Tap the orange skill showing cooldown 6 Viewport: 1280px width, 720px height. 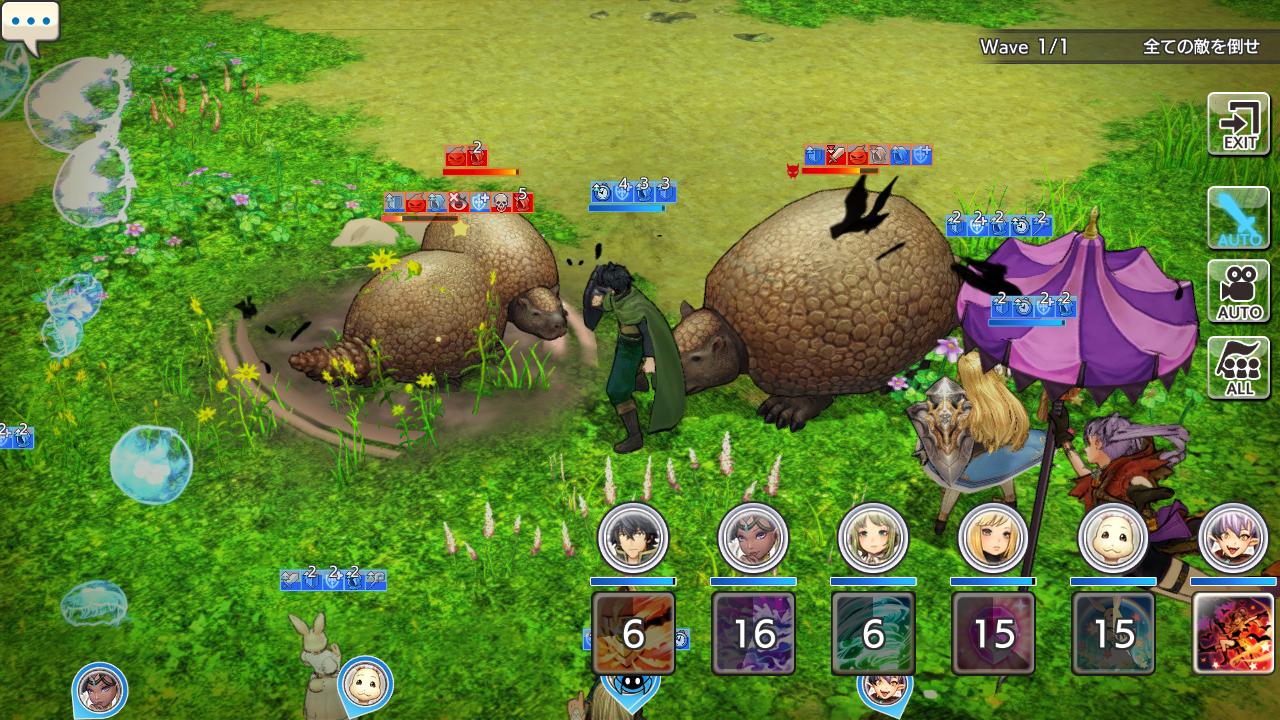click(x=633, y=633)
